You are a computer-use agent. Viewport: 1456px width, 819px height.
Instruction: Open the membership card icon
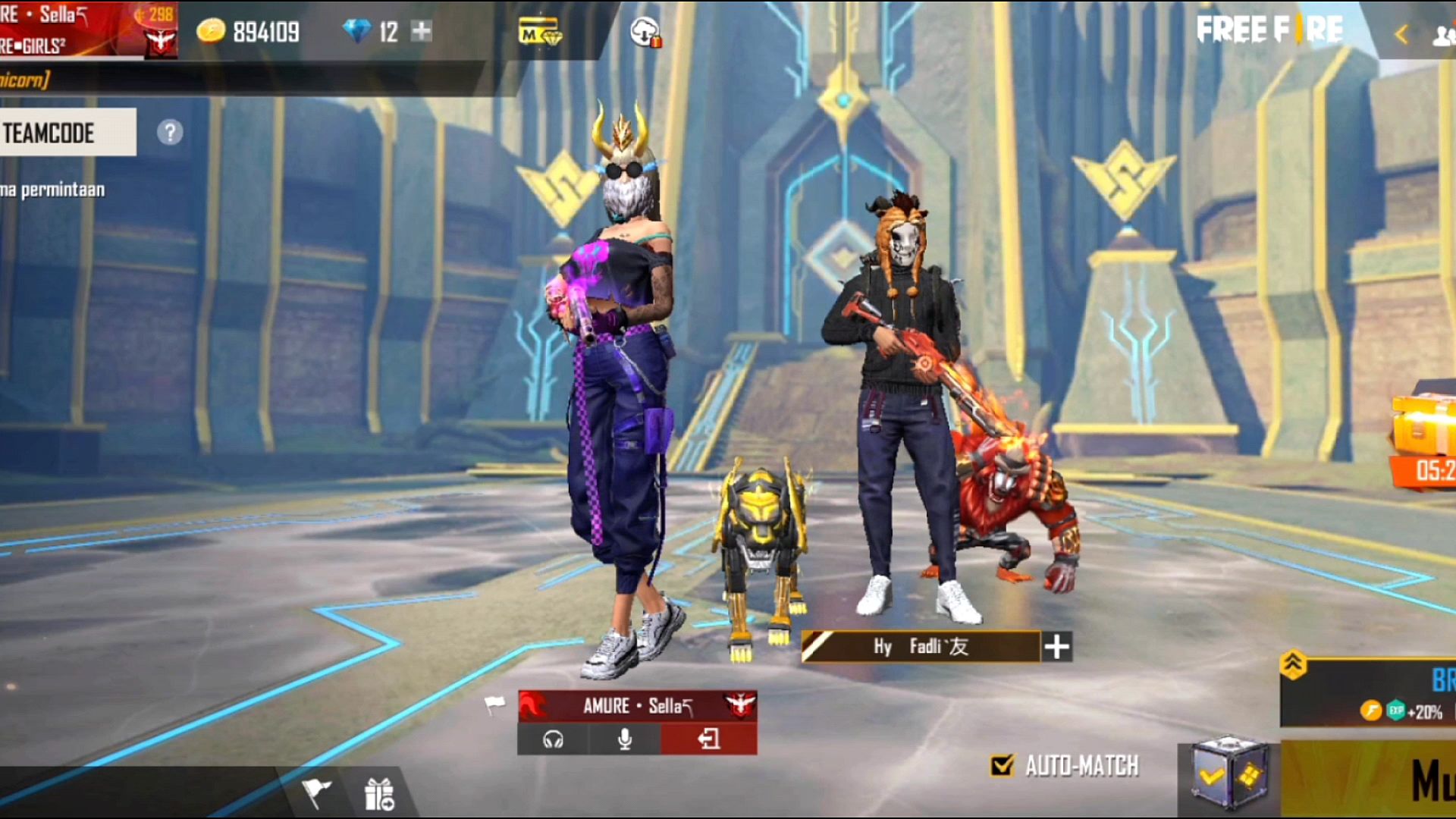[x=539, y=33]
